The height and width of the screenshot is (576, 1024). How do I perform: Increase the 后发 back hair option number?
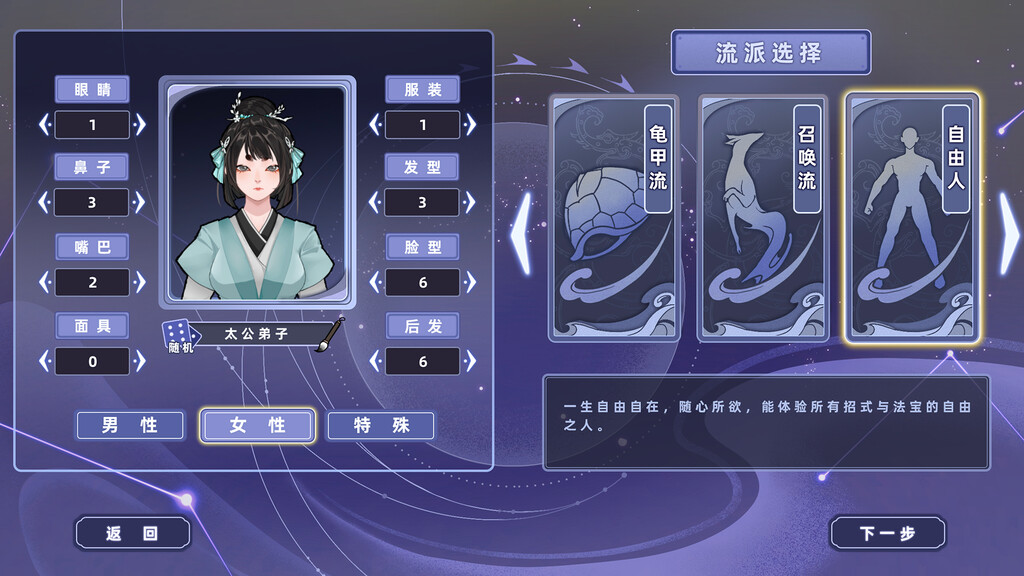tap(471, 361)
